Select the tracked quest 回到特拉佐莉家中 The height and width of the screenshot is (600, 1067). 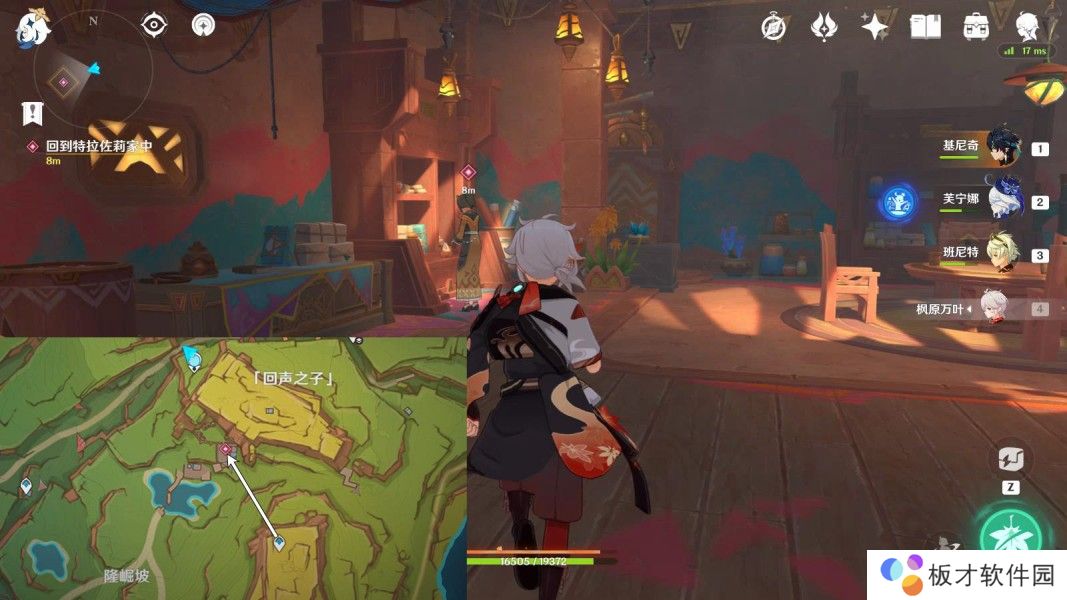(x=98, y=146)
